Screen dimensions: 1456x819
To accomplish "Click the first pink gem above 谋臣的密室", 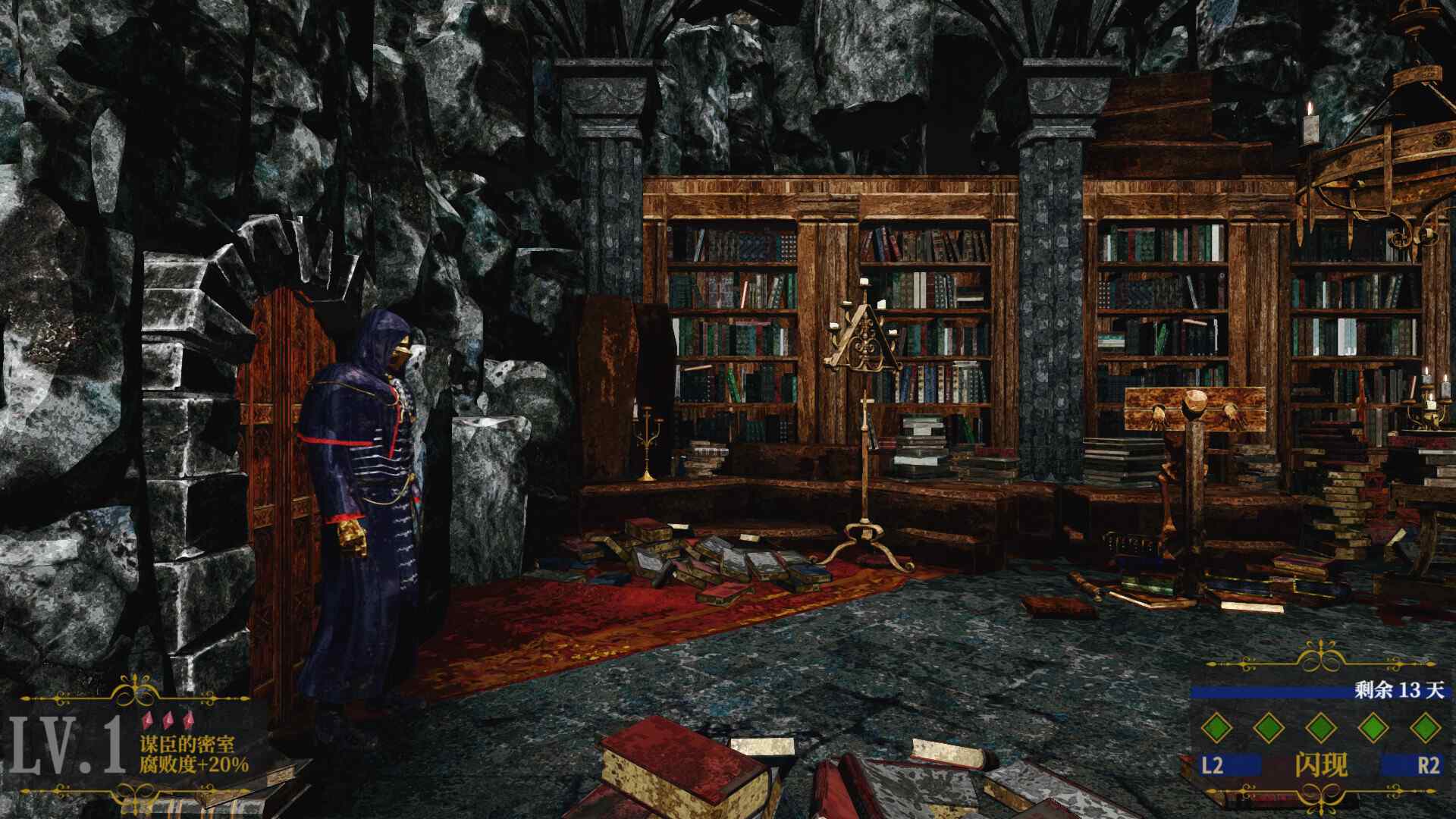I will pos(149,721).
